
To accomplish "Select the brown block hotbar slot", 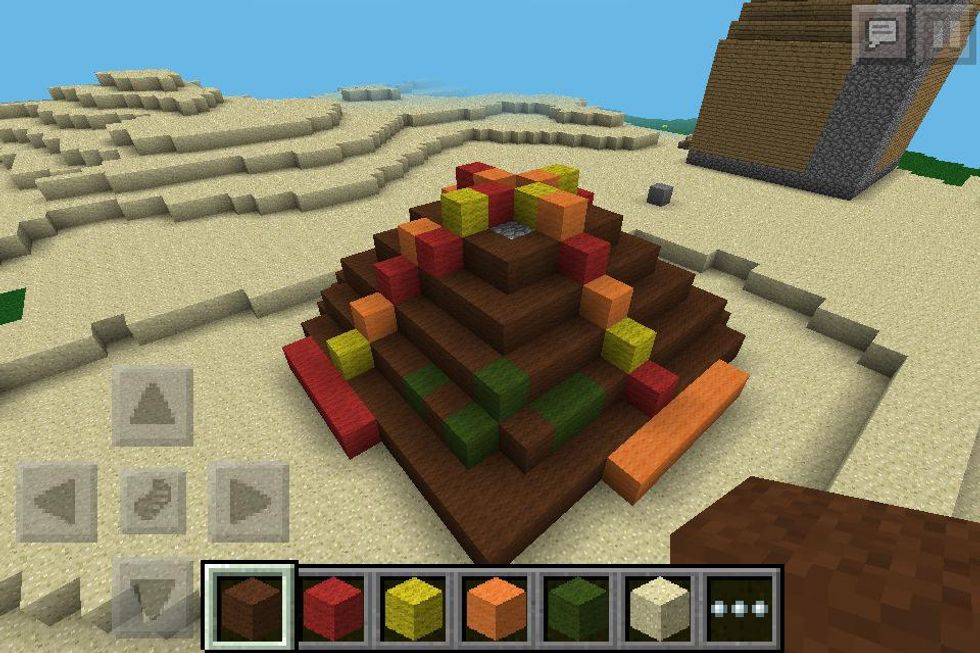I will (x=250, y=607).
